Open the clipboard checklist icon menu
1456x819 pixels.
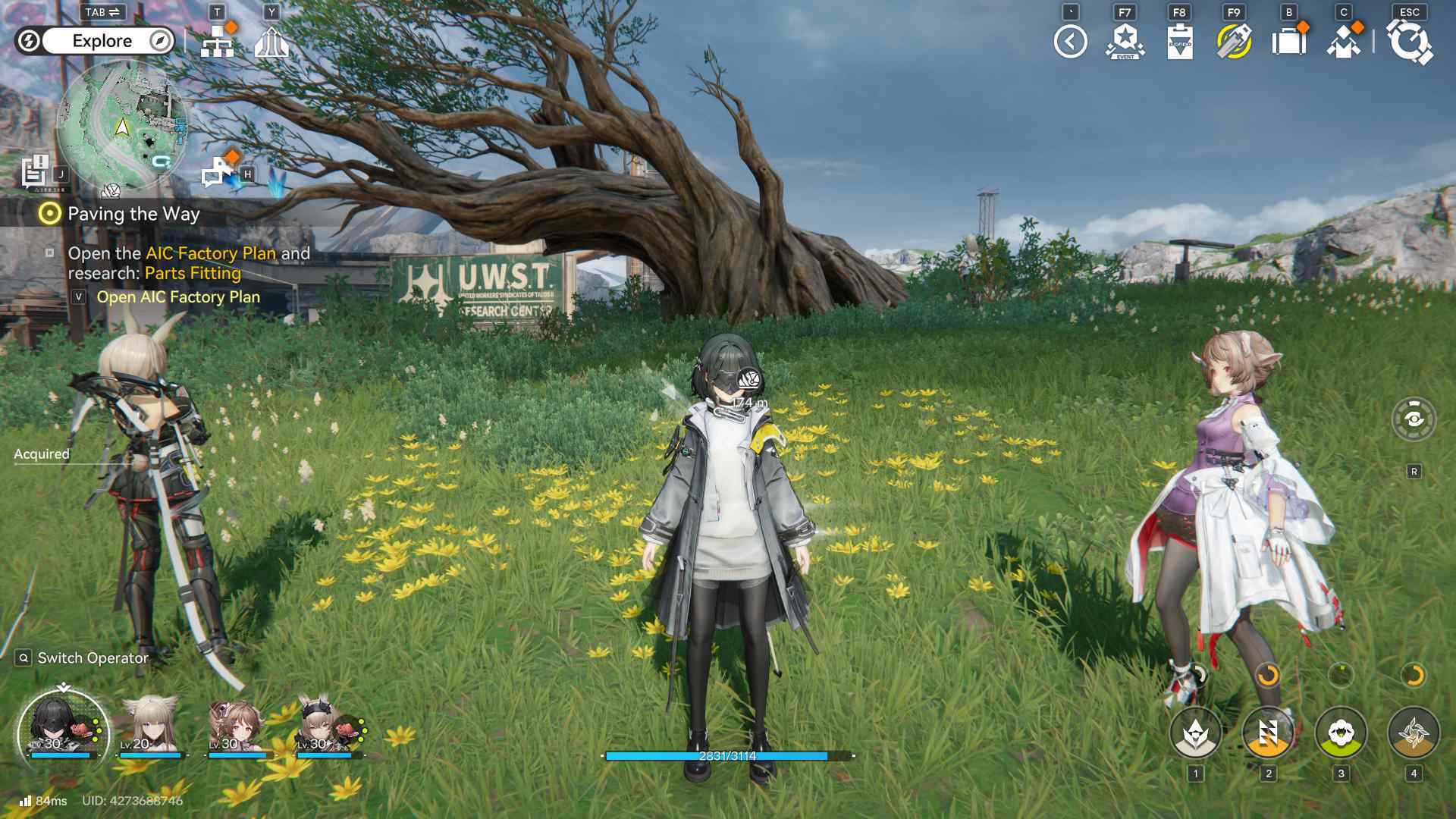(1179, 42)
